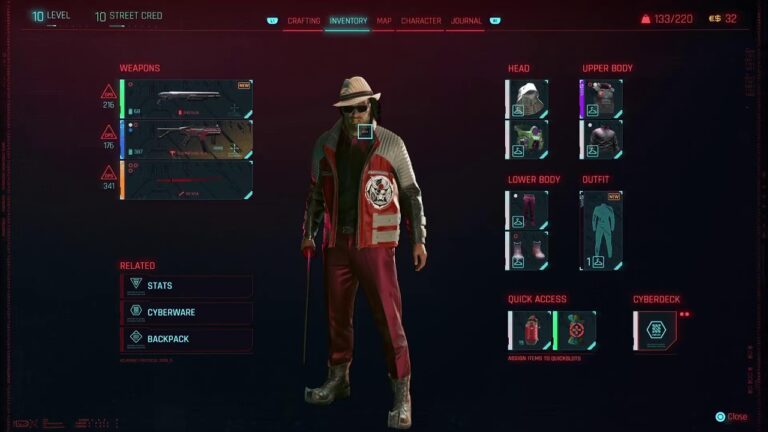768x432 pixels.
Task: Choose the submachine gun weapon slot
Action: coord(186,139)
